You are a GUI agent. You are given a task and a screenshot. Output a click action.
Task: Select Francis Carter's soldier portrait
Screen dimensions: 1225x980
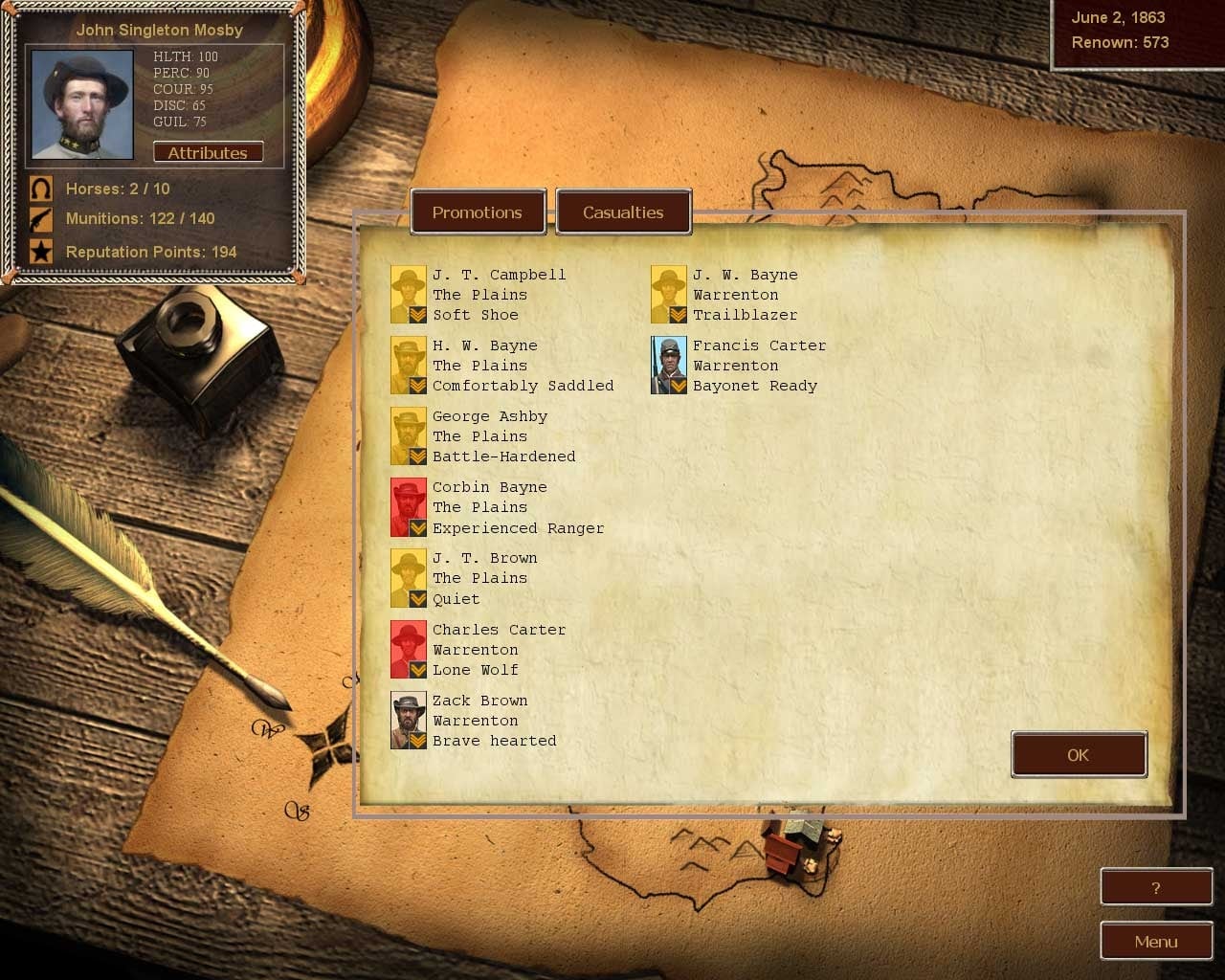[x=669, y=366]
